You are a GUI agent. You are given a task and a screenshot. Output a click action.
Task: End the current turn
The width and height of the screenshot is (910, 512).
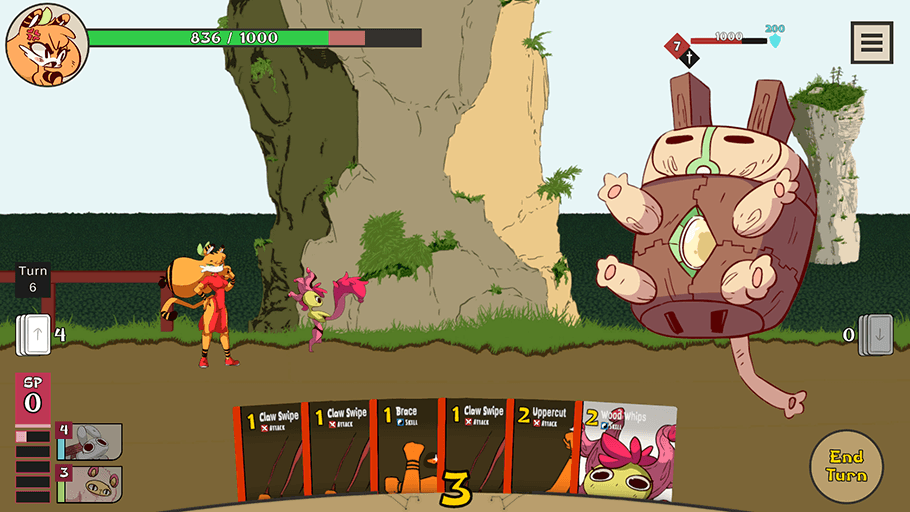(846, 466)
